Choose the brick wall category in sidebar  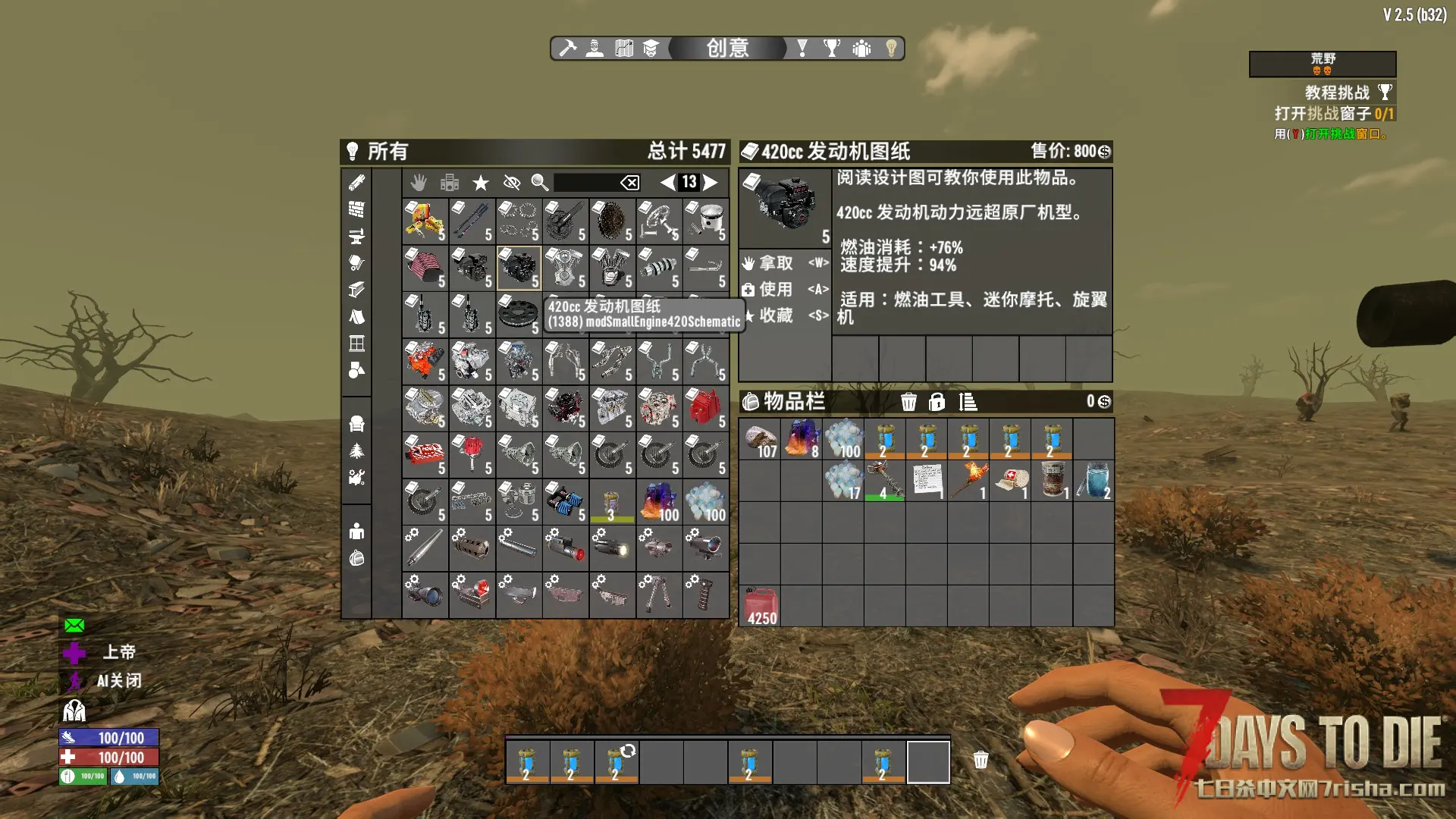point(356,209)
